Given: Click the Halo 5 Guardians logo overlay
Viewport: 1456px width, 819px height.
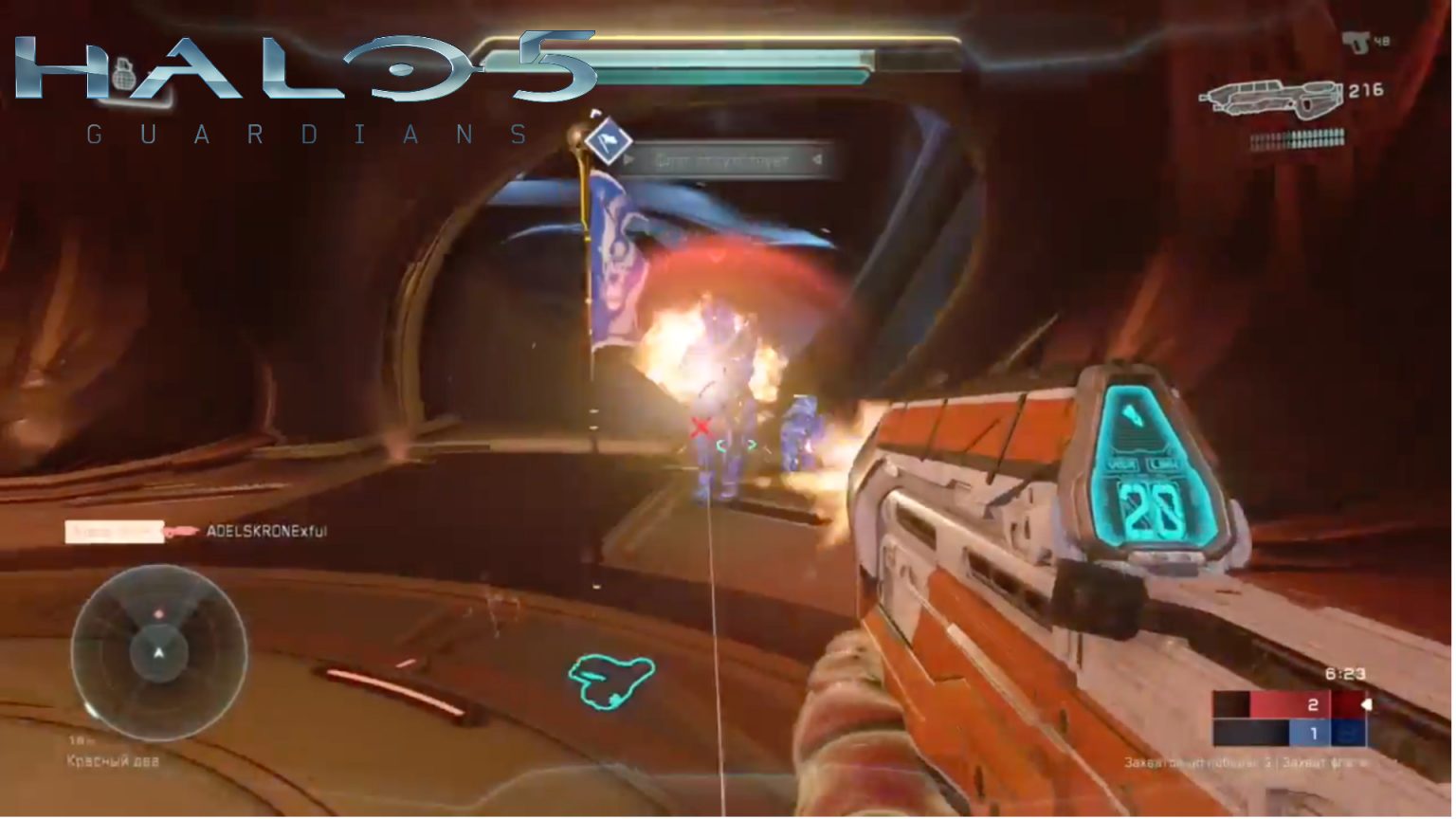Looking at the screenshot, I should pyautogui.click(x=303, y=87).
